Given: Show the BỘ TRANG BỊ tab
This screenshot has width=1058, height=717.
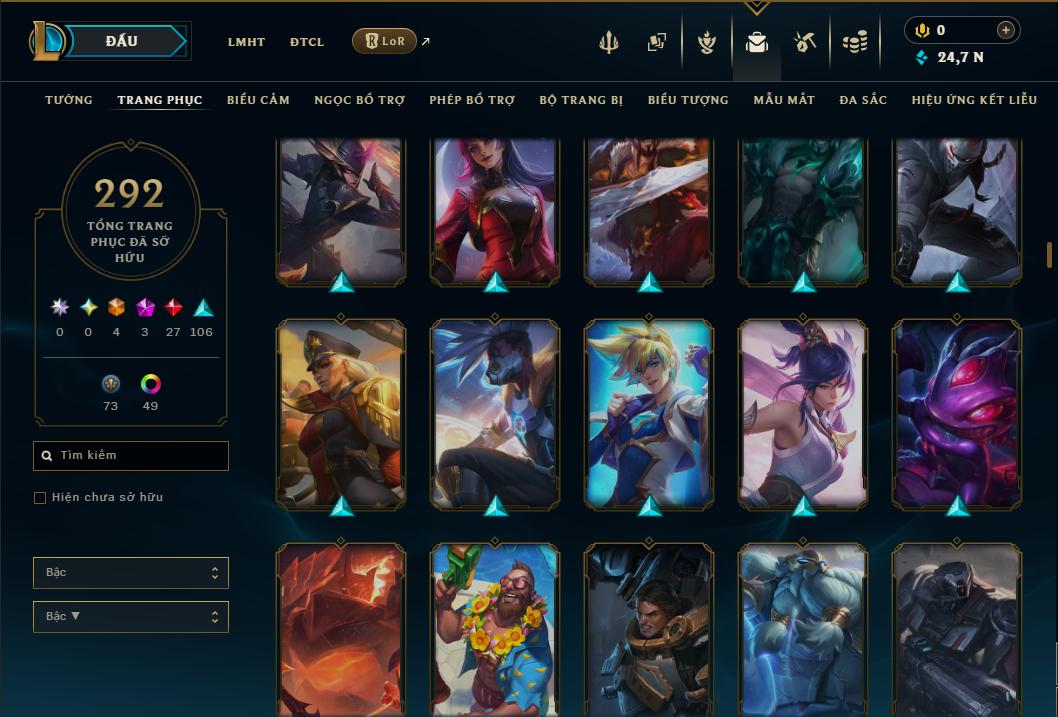Looking at the screenshot, I should pos(581,100).
